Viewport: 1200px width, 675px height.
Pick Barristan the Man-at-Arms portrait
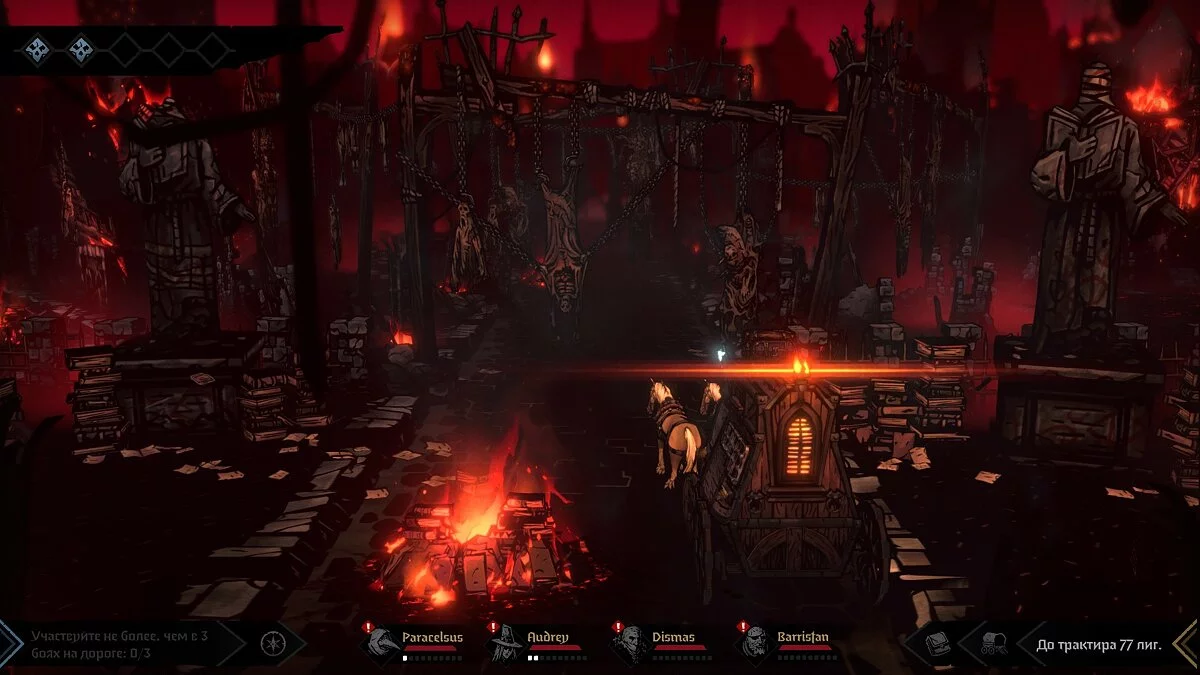point(756,642)
